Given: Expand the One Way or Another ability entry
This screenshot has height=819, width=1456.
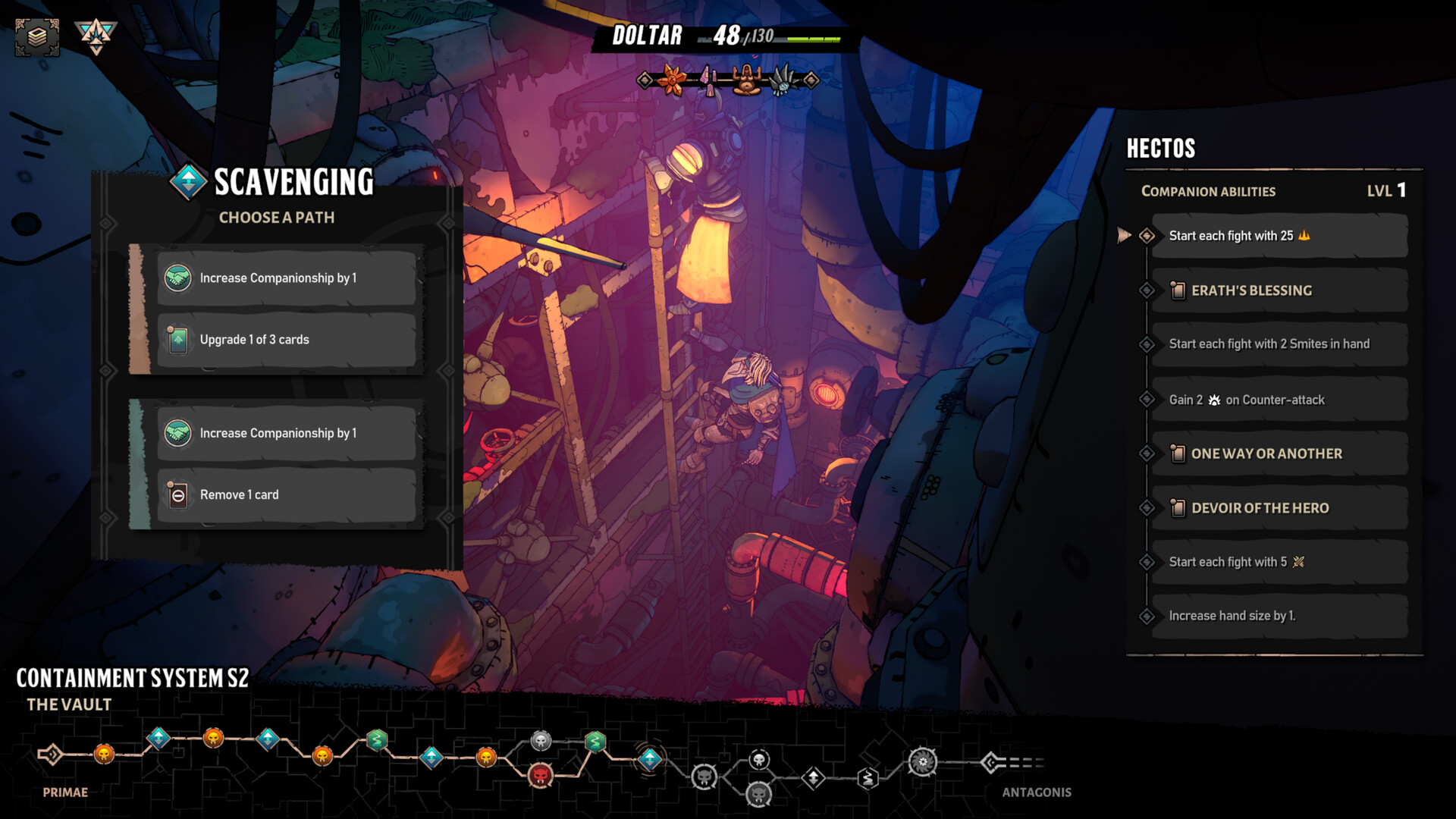Looking at the screenshot, I should pos(1279,453).
